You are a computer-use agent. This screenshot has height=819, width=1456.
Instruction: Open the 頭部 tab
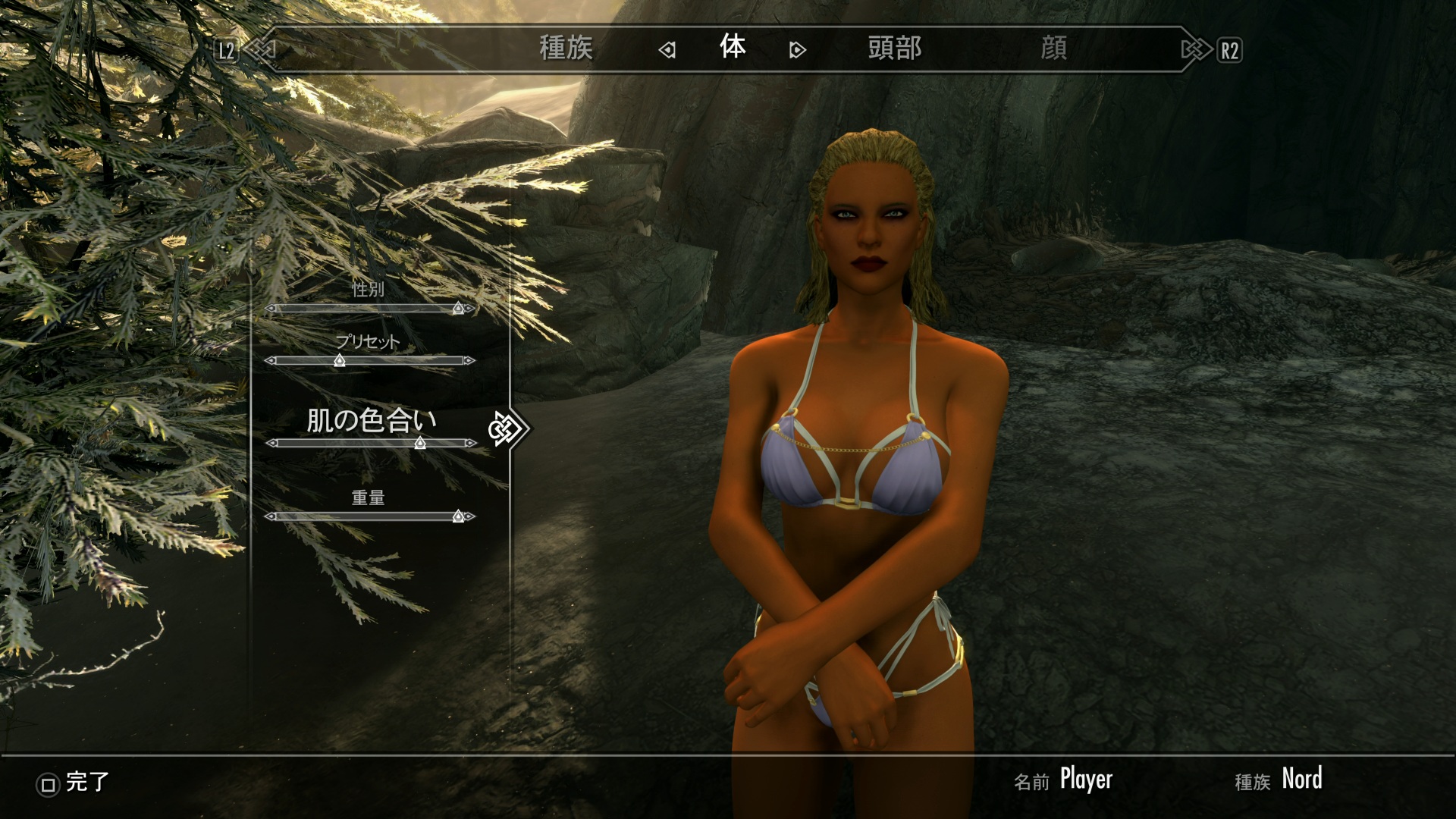[894, 49]
